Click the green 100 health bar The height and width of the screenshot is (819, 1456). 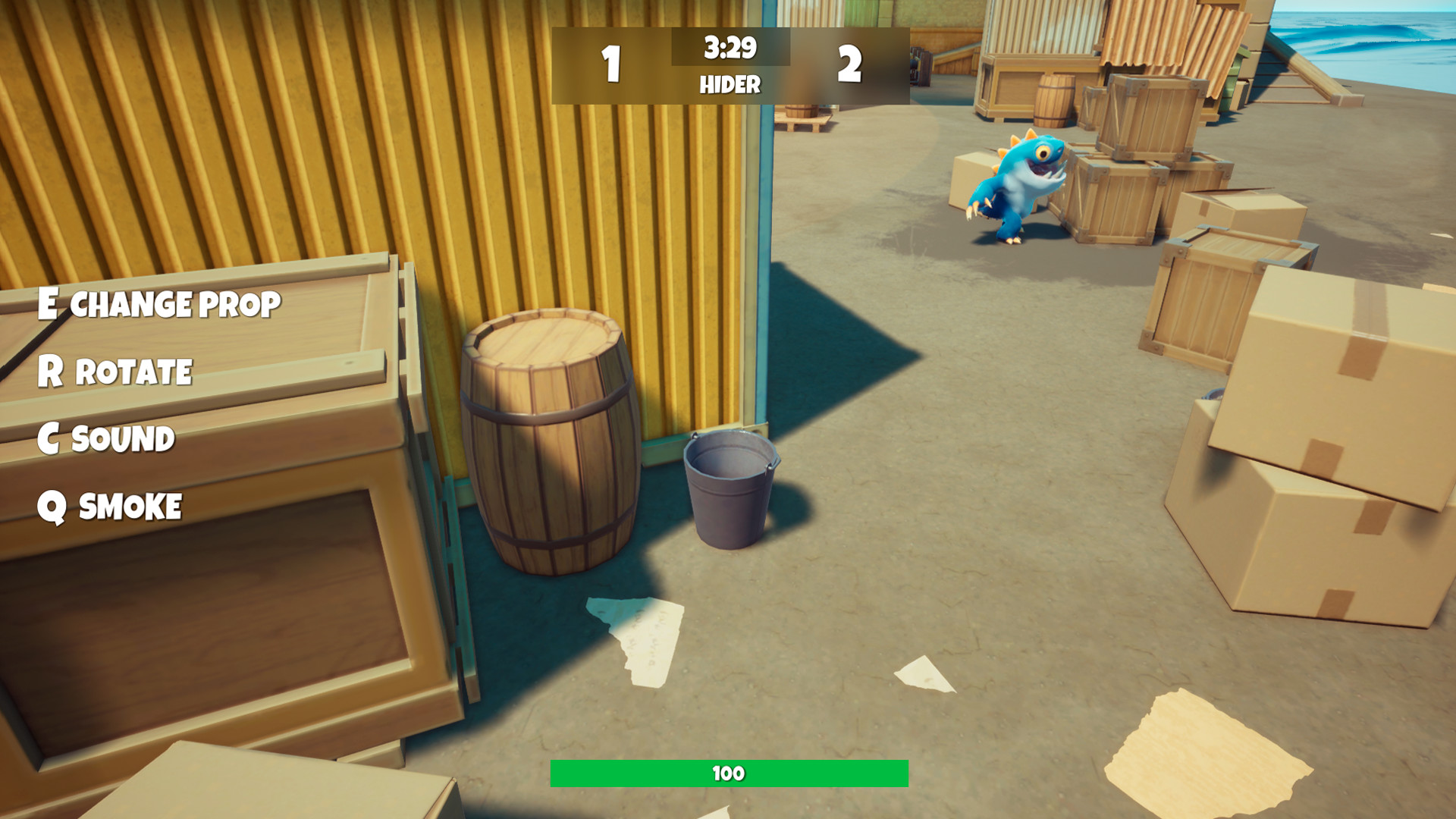pyautogui.click(x=730, y=775)
